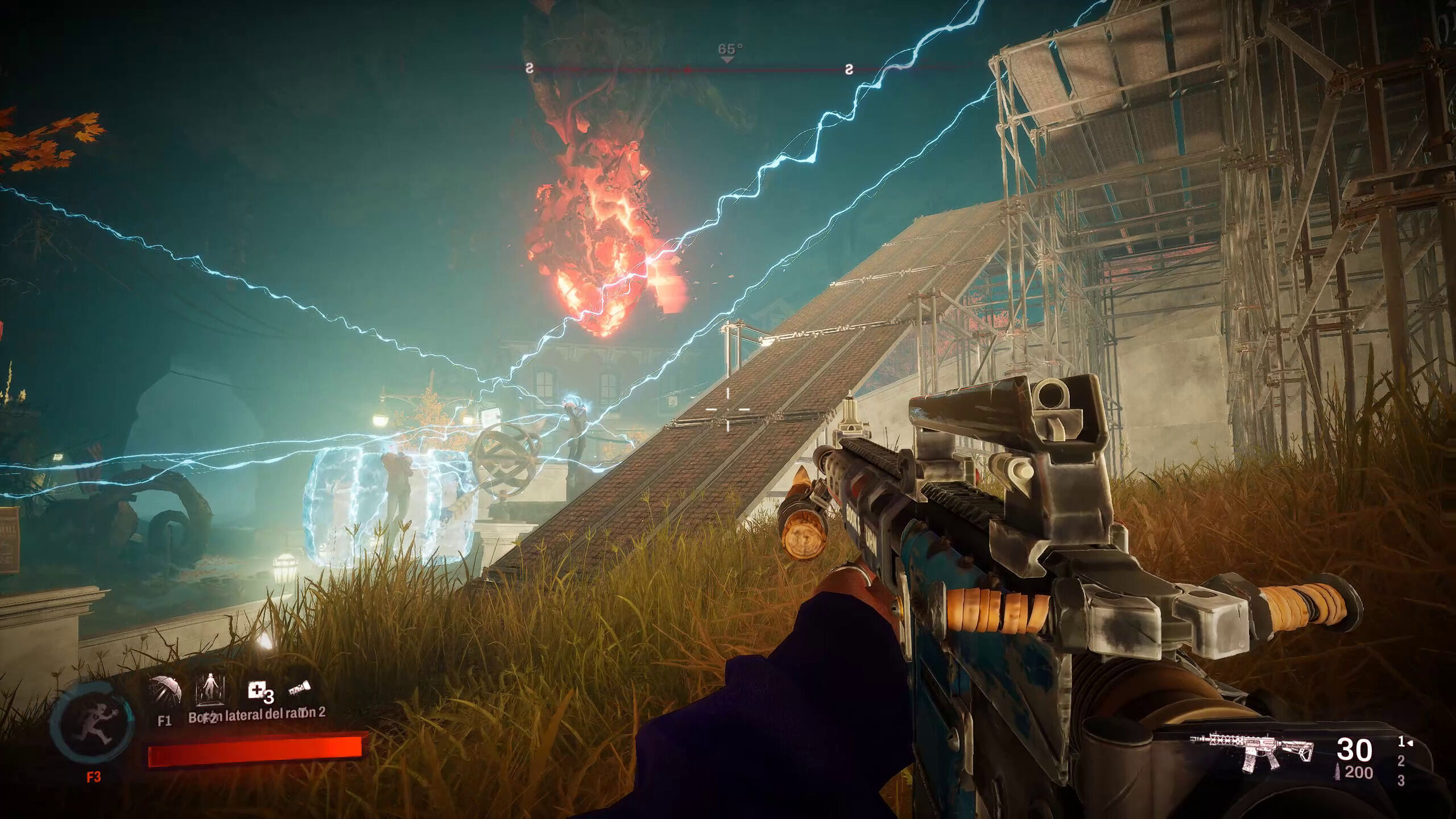This screenshot has height=819, width=1456.
Task: Switch to weapon slot 3
Action: 1401,781
